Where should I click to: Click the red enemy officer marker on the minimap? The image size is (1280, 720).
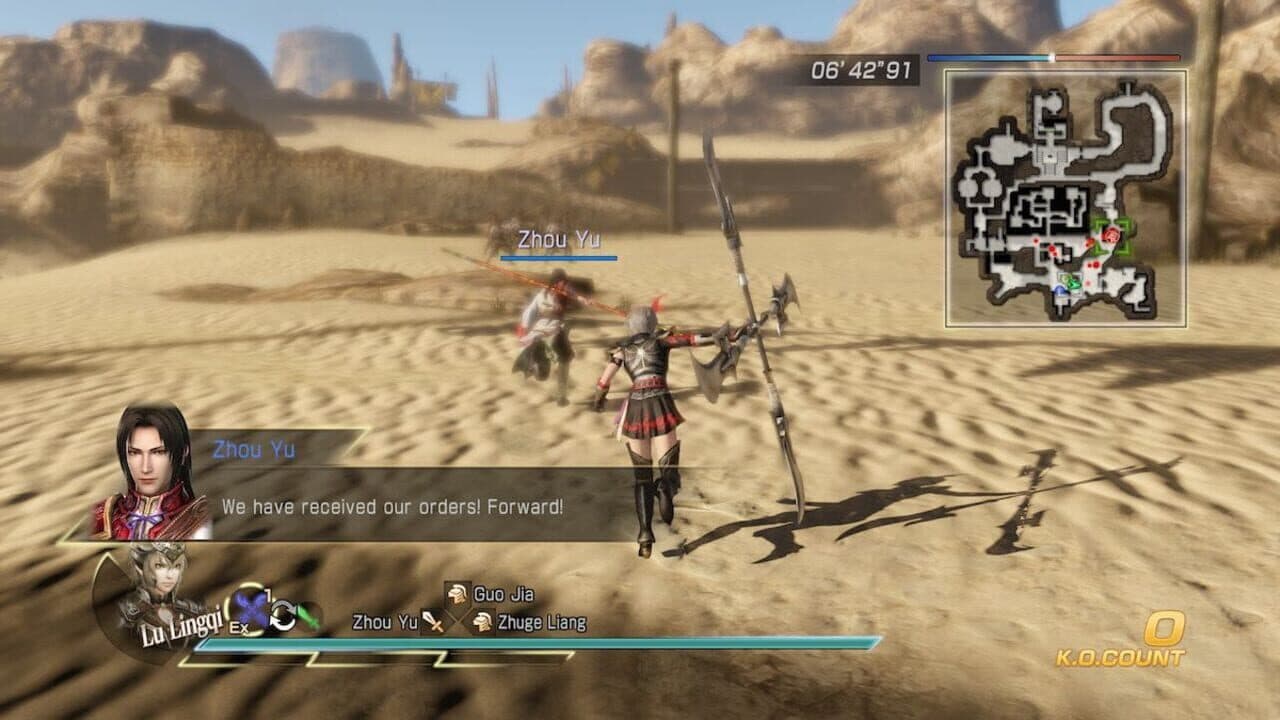1111,235
